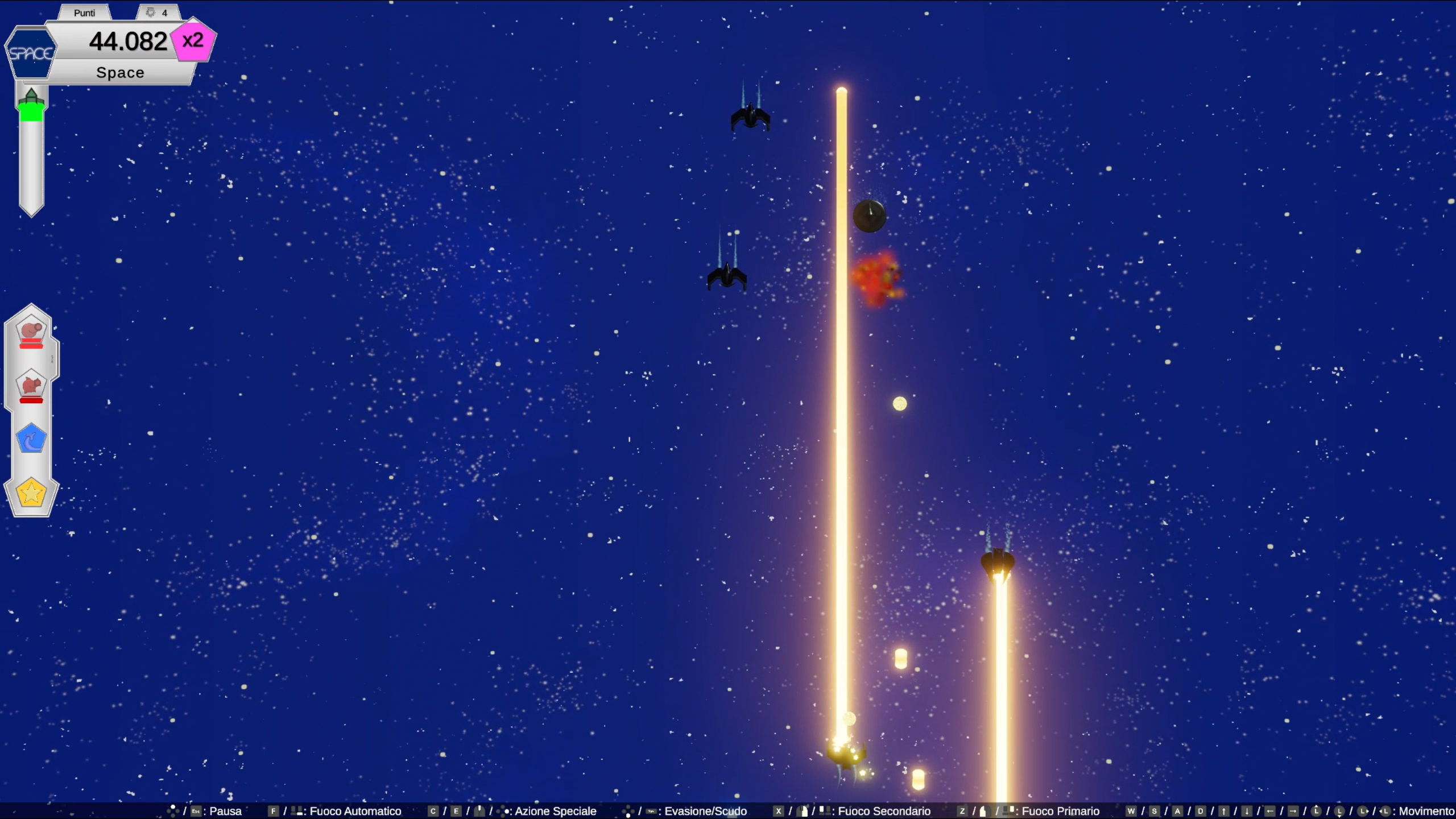Select the Punti tab at the top
Screen dimensions: 1456x819
[84, 13]
